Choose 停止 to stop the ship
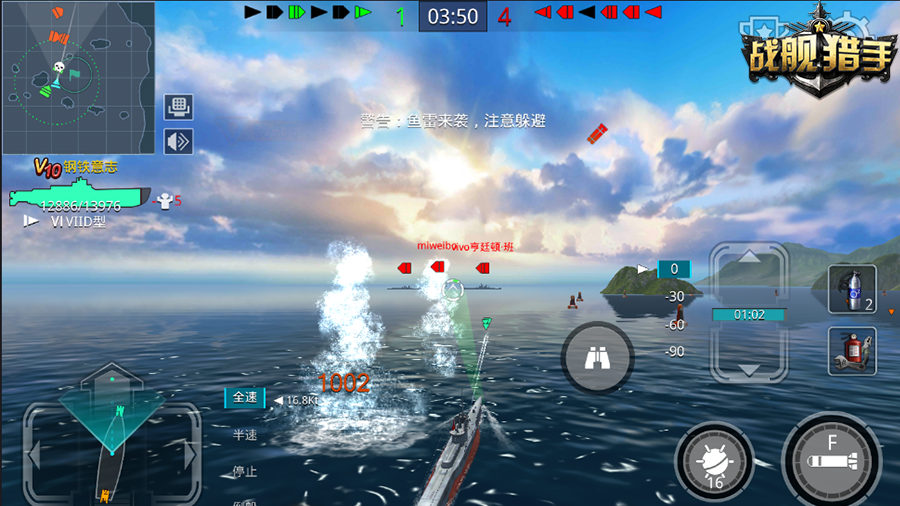900x506 pixels. pos(245,471)
